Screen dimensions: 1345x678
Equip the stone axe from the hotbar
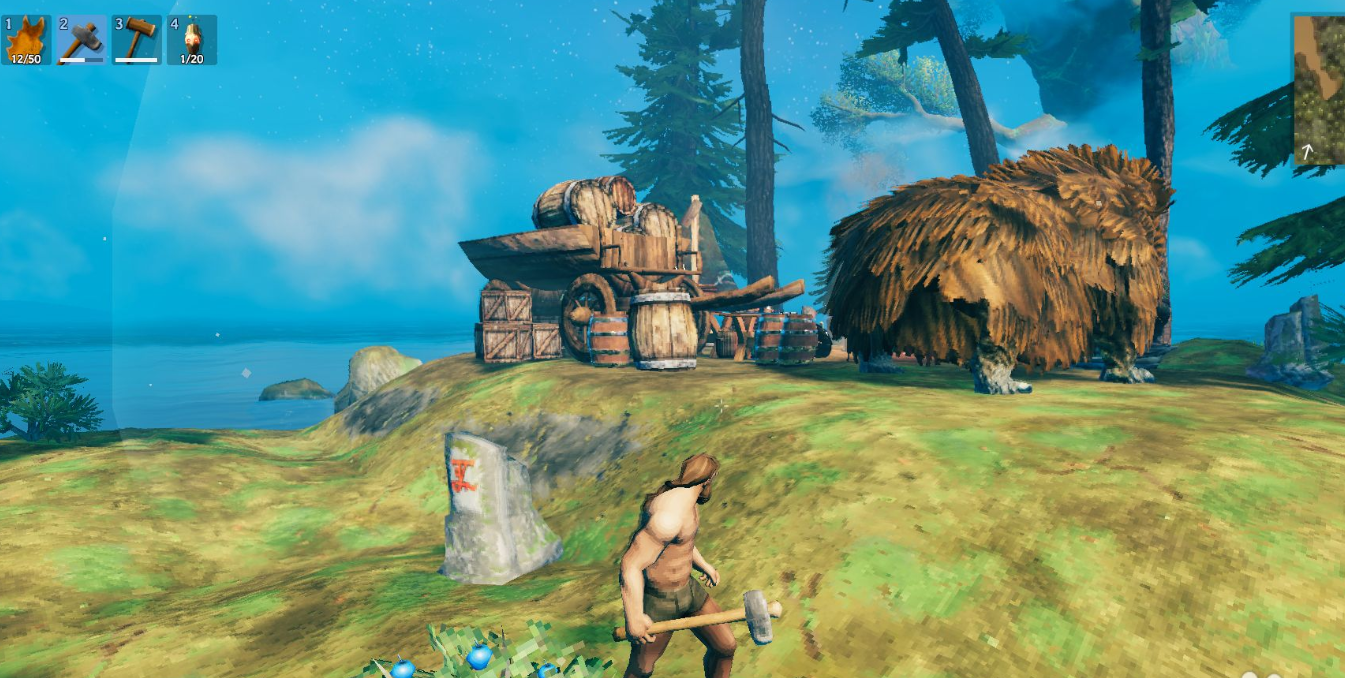pyautogui.click(x=82, y=40)
